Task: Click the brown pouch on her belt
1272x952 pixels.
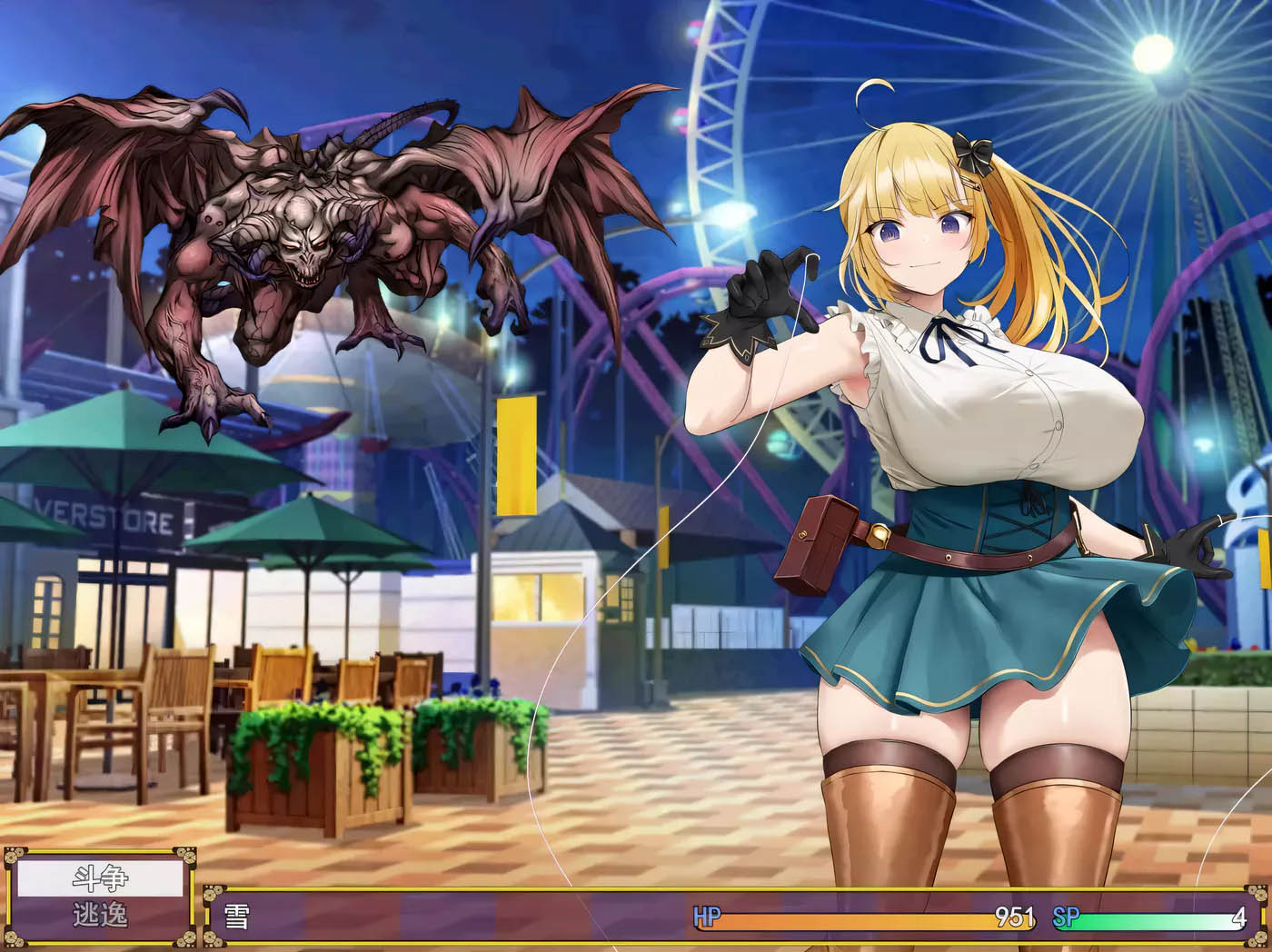Action: pyautogui.click(x=816, y=540)
